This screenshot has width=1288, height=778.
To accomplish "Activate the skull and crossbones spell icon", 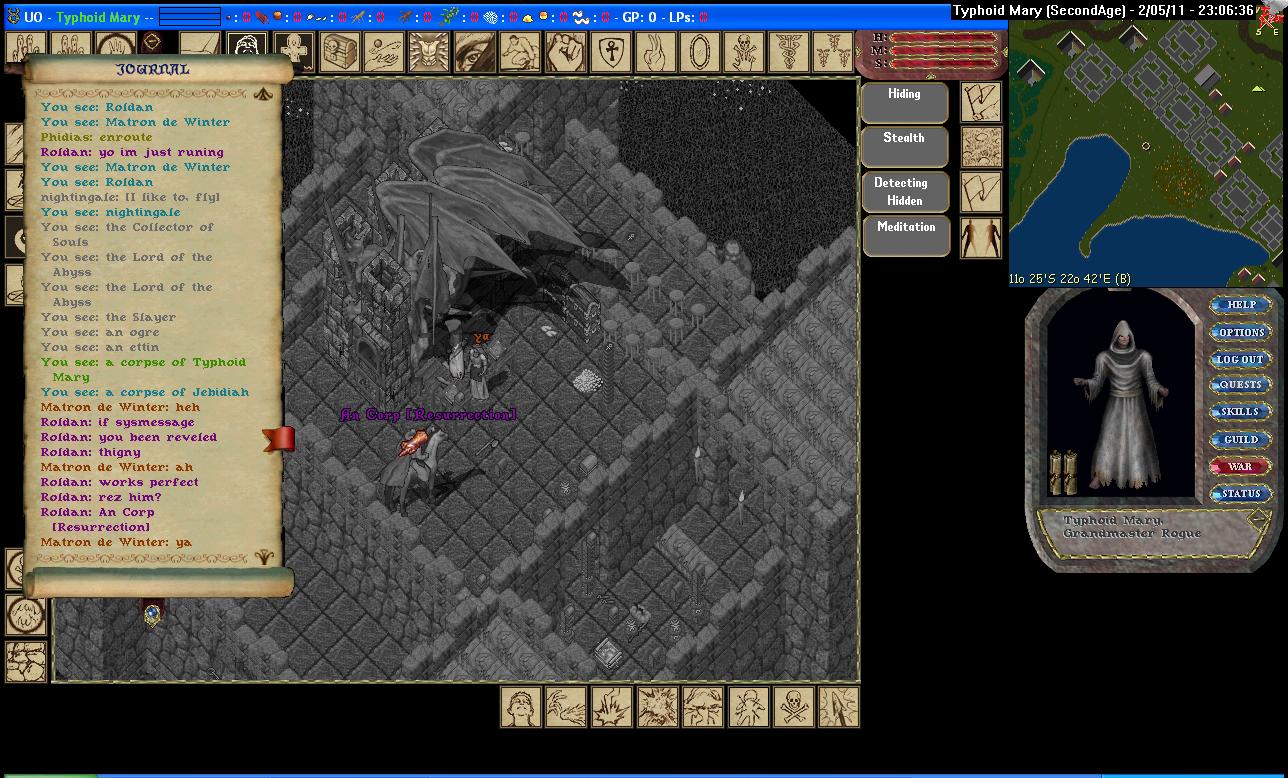I will [x=793, y=707].
